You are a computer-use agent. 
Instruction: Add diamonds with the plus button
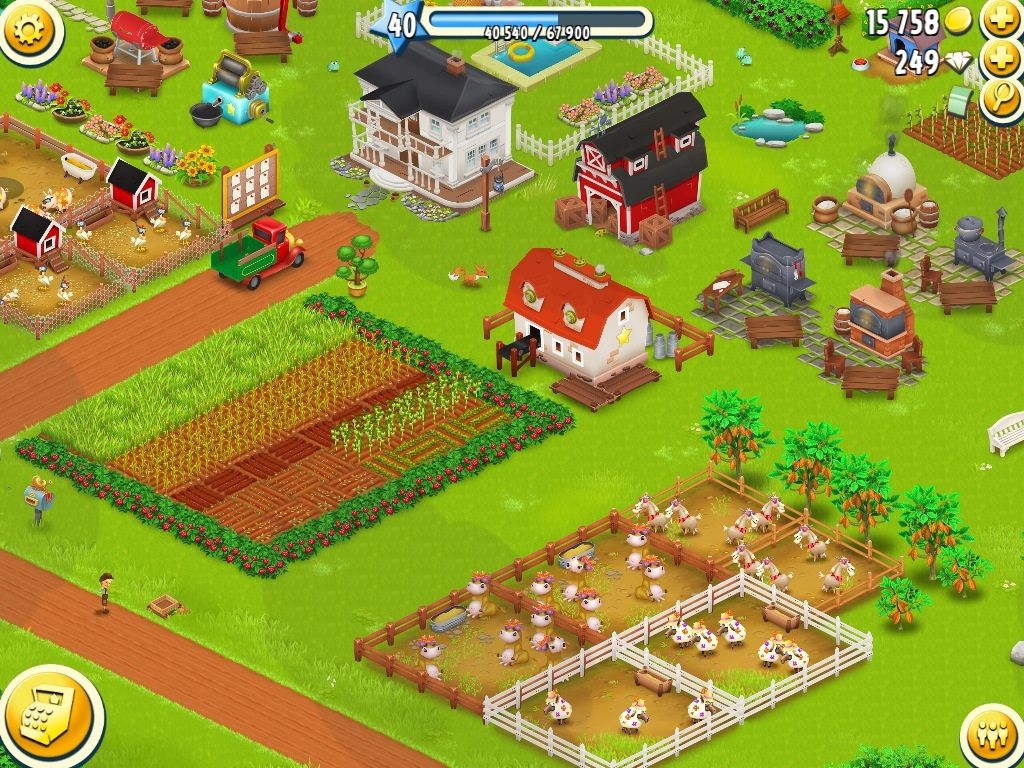point(999,60)
